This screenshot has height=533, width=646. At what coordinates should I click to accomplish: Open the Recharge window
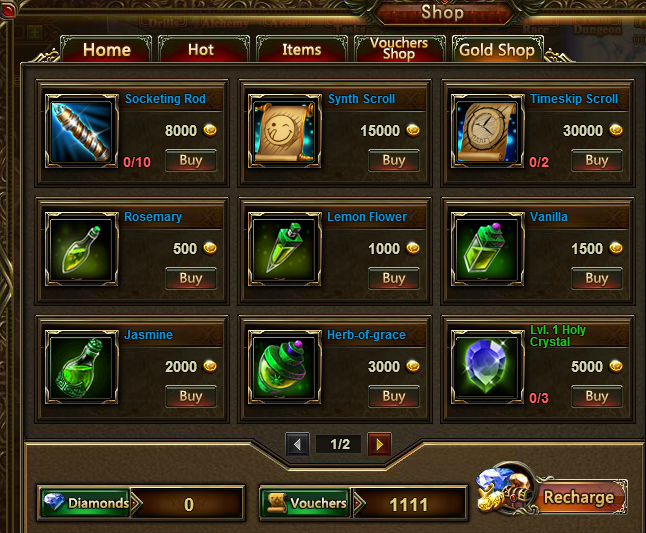click(578, 497)
